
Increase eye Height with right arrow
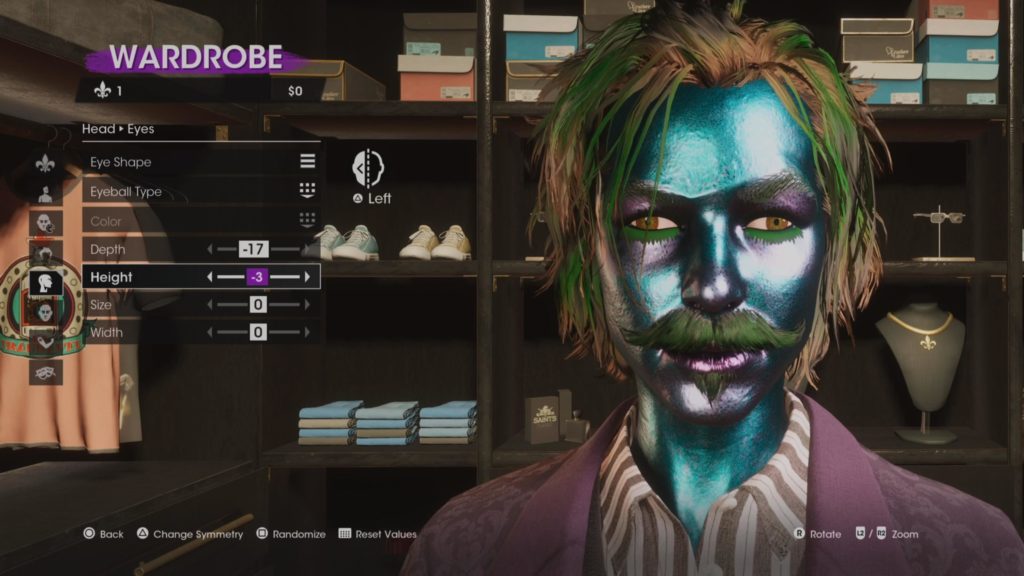[x=307, y=277]
